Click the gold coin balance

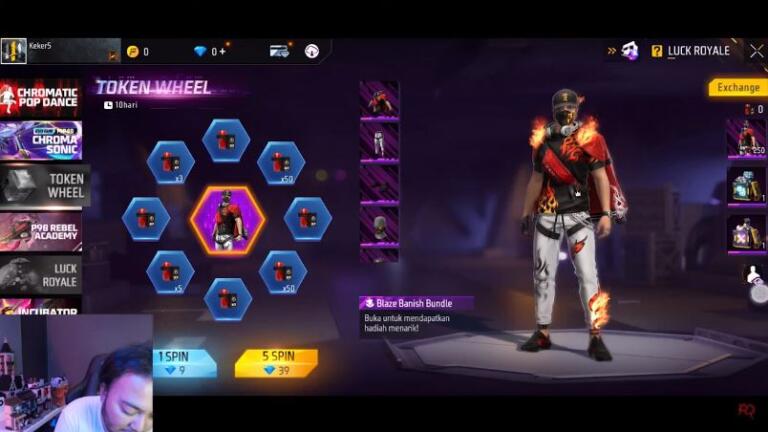coord(138,51)
